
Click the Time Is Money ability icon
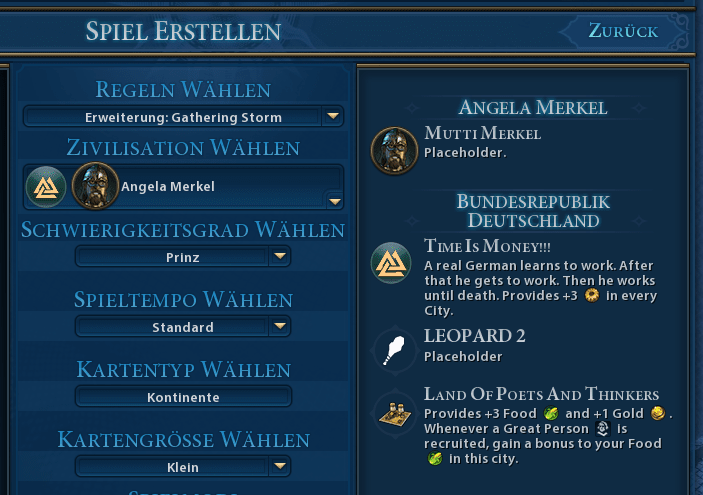click(391, 263)
